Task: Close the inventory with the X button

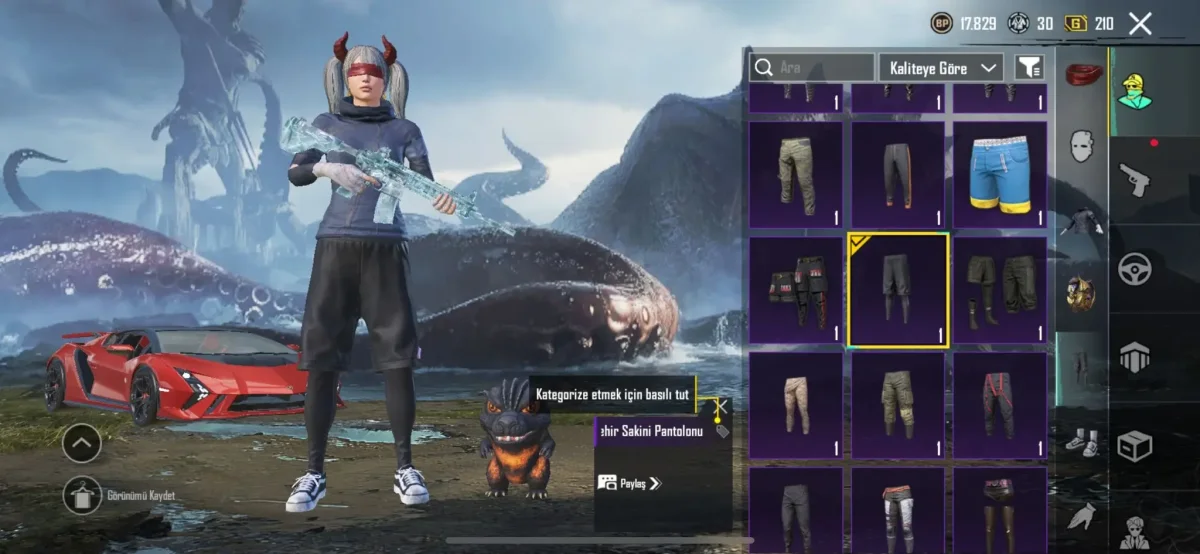Action: click(x=1140, y=24)
